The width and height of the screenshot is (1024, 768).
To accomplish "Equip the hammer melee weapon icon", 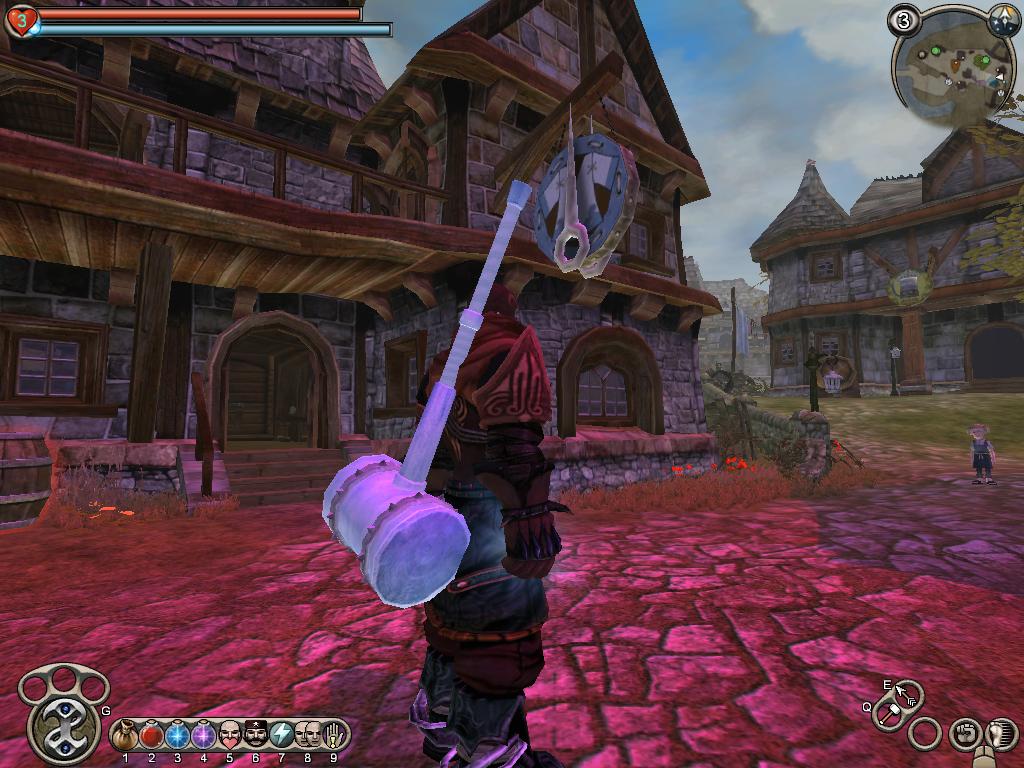I will pos(888,715).
